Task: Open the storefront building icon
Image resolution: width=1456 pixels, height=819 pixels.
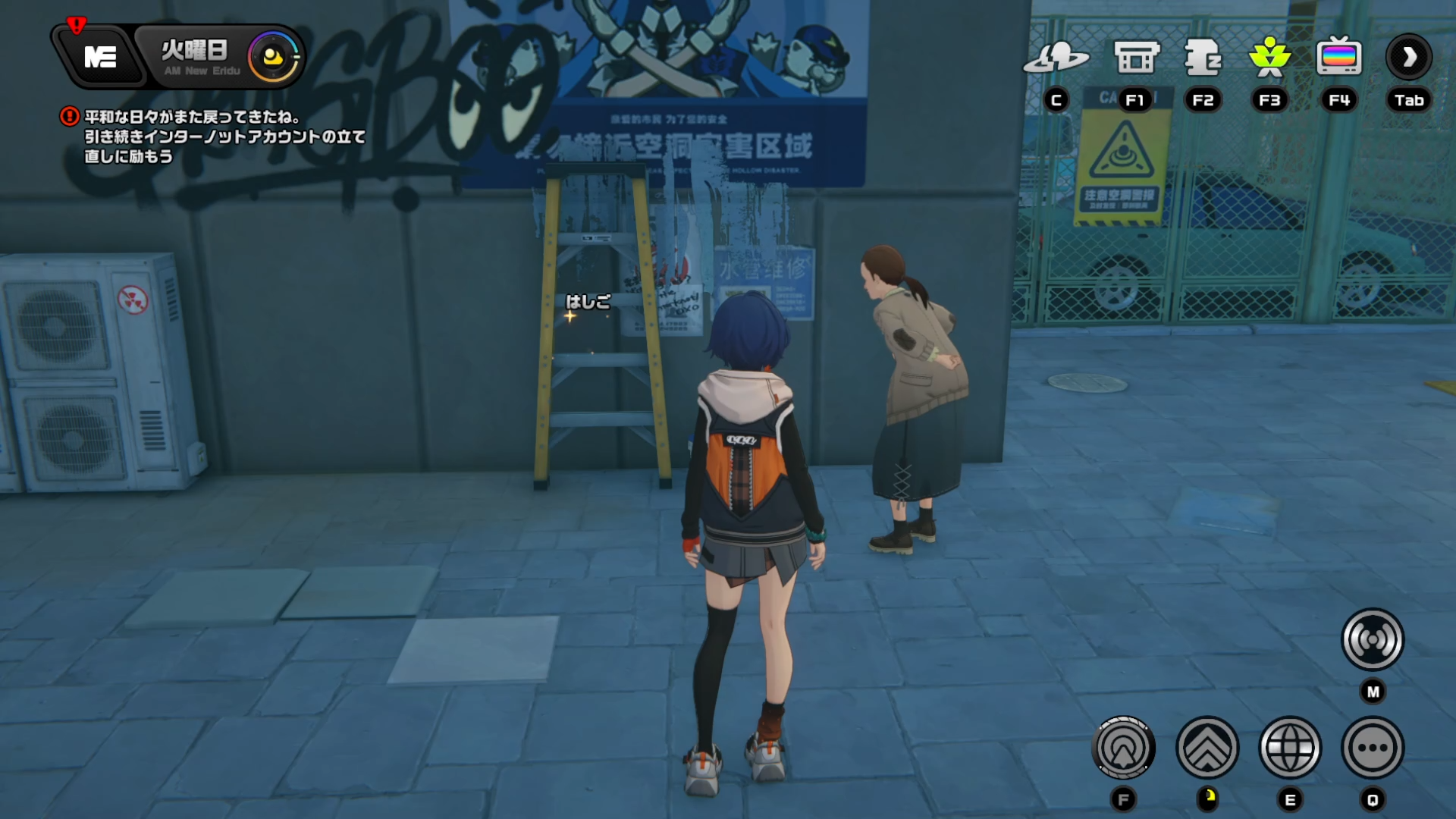Action: coord(1136,58)
